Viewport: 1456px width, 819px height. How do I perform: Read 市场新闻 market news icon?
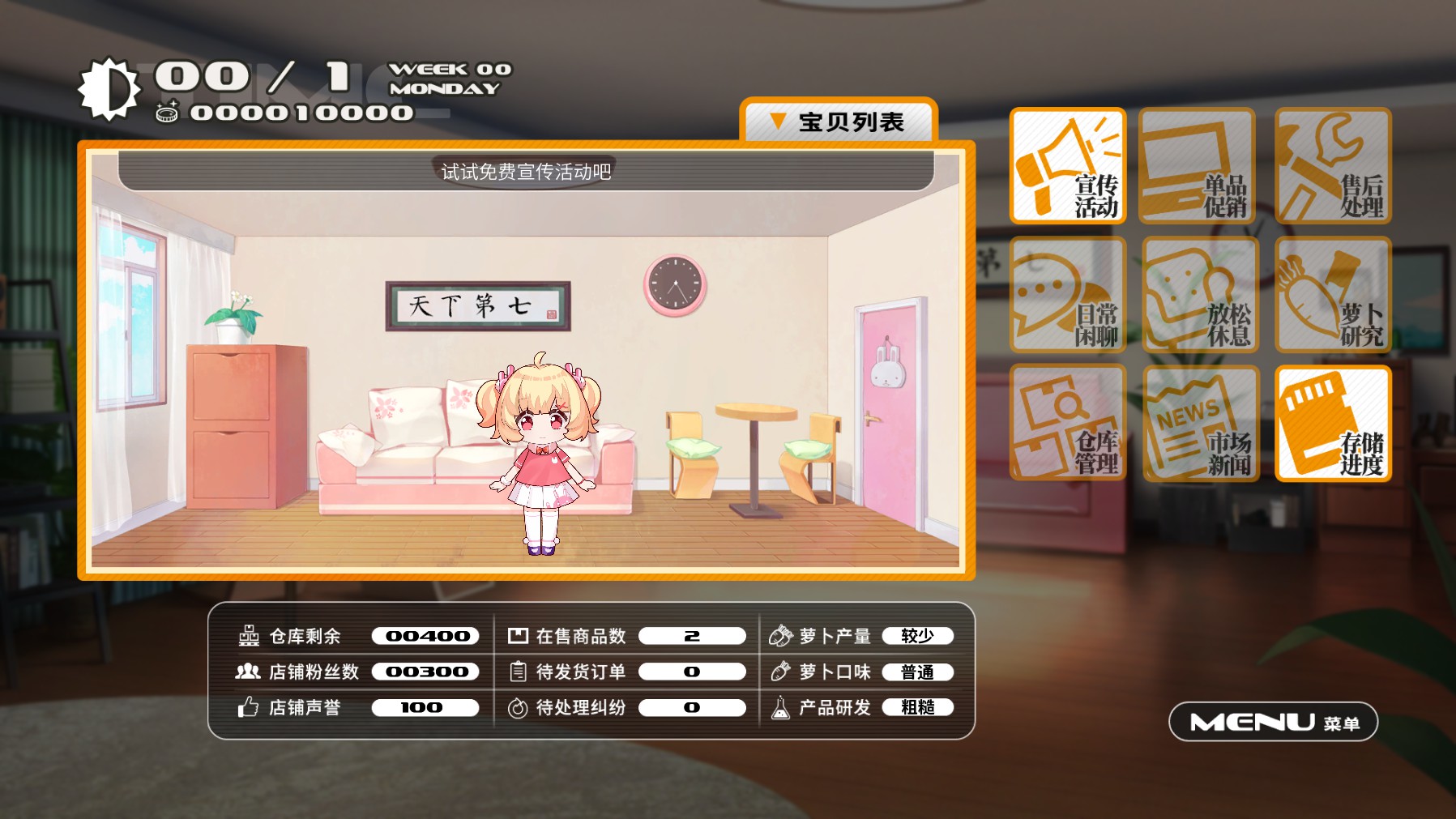coord(1199,423)
